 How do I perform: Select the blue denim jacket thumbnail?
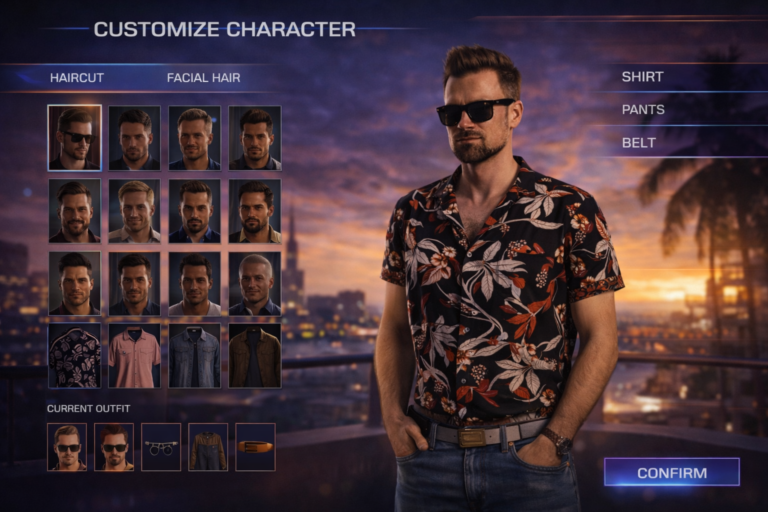(x=194, y=355)
